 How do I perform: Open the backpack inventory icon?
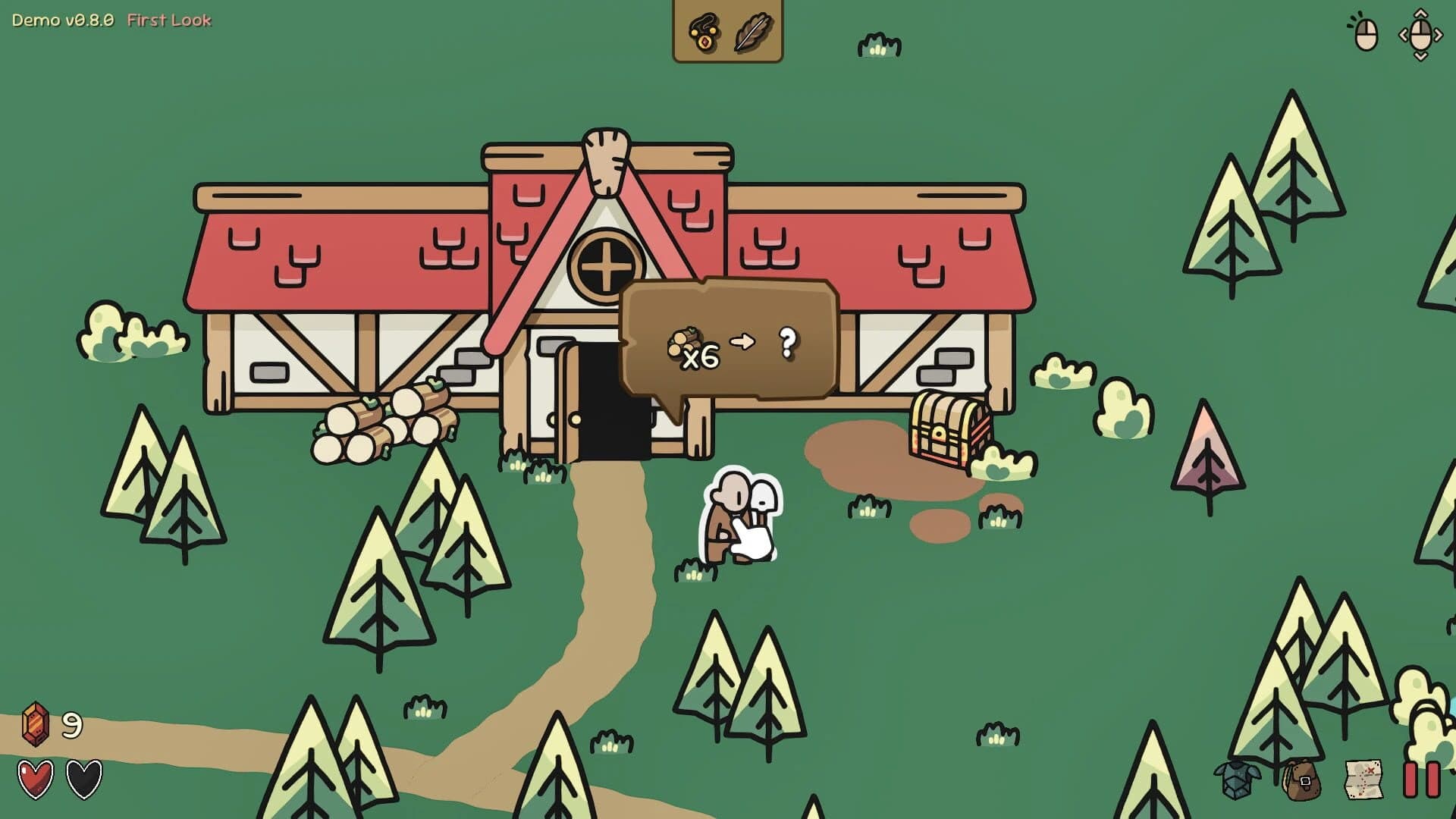1301,781
